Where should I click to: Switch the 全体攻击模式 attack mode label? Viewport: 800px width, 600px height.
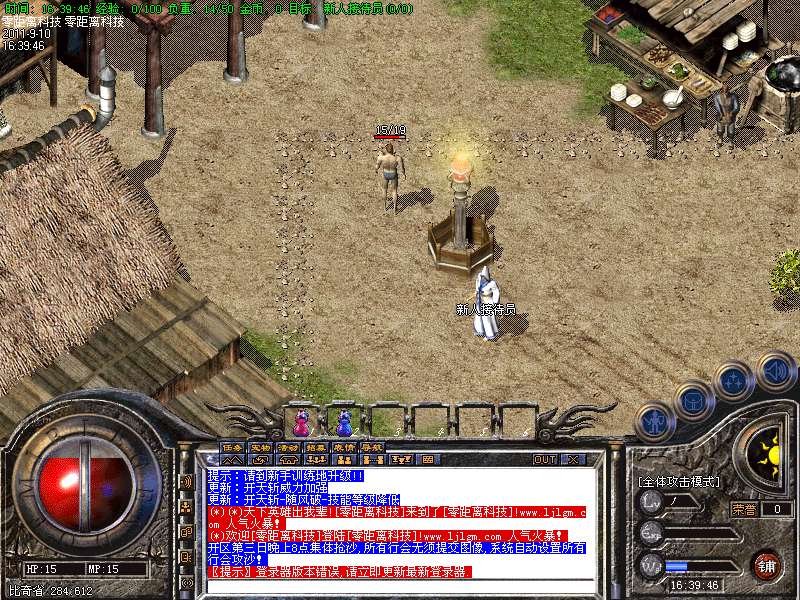679,481
